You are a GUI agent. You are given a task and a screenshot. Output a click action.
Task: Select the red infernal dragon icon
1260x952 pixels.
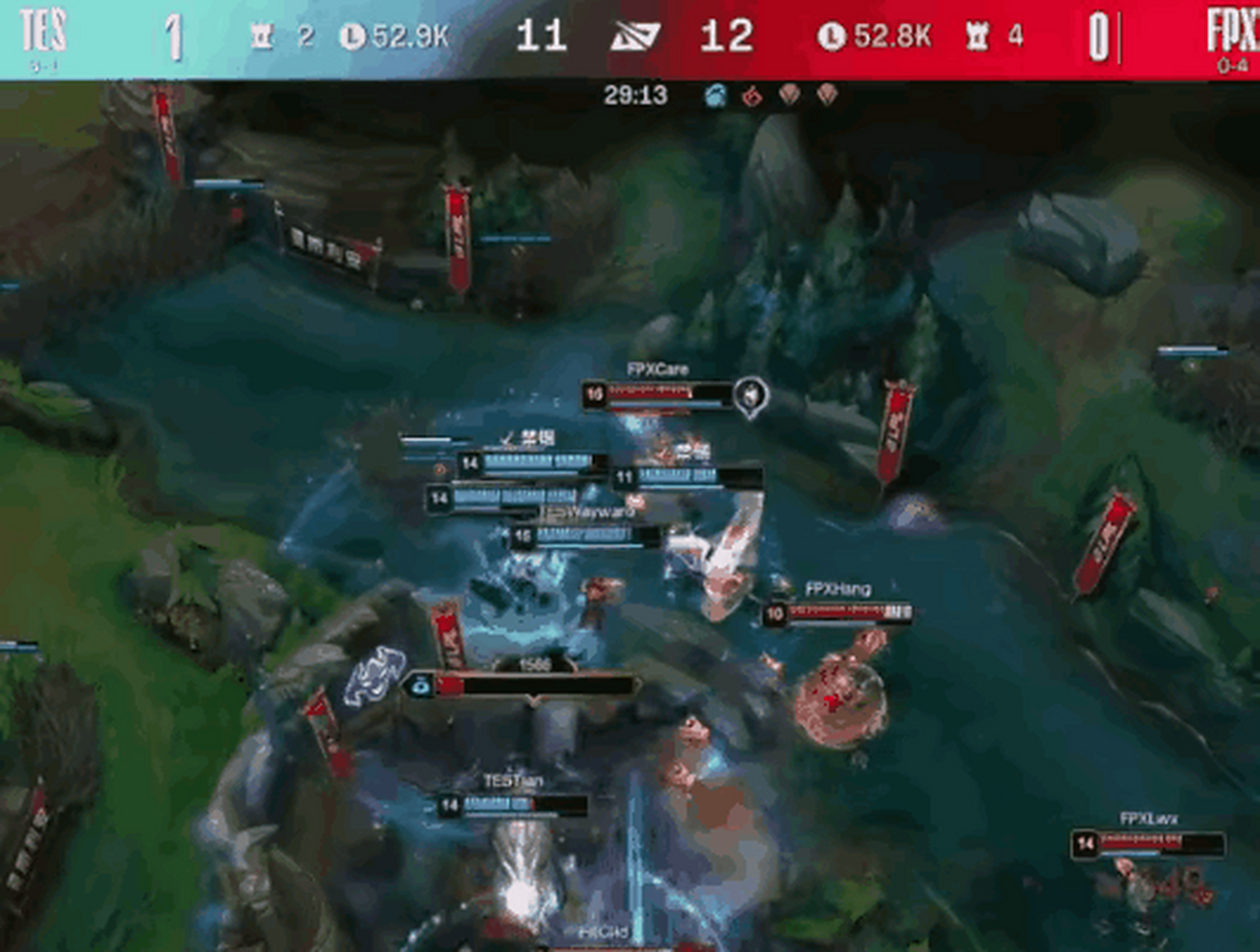[752, 95]
